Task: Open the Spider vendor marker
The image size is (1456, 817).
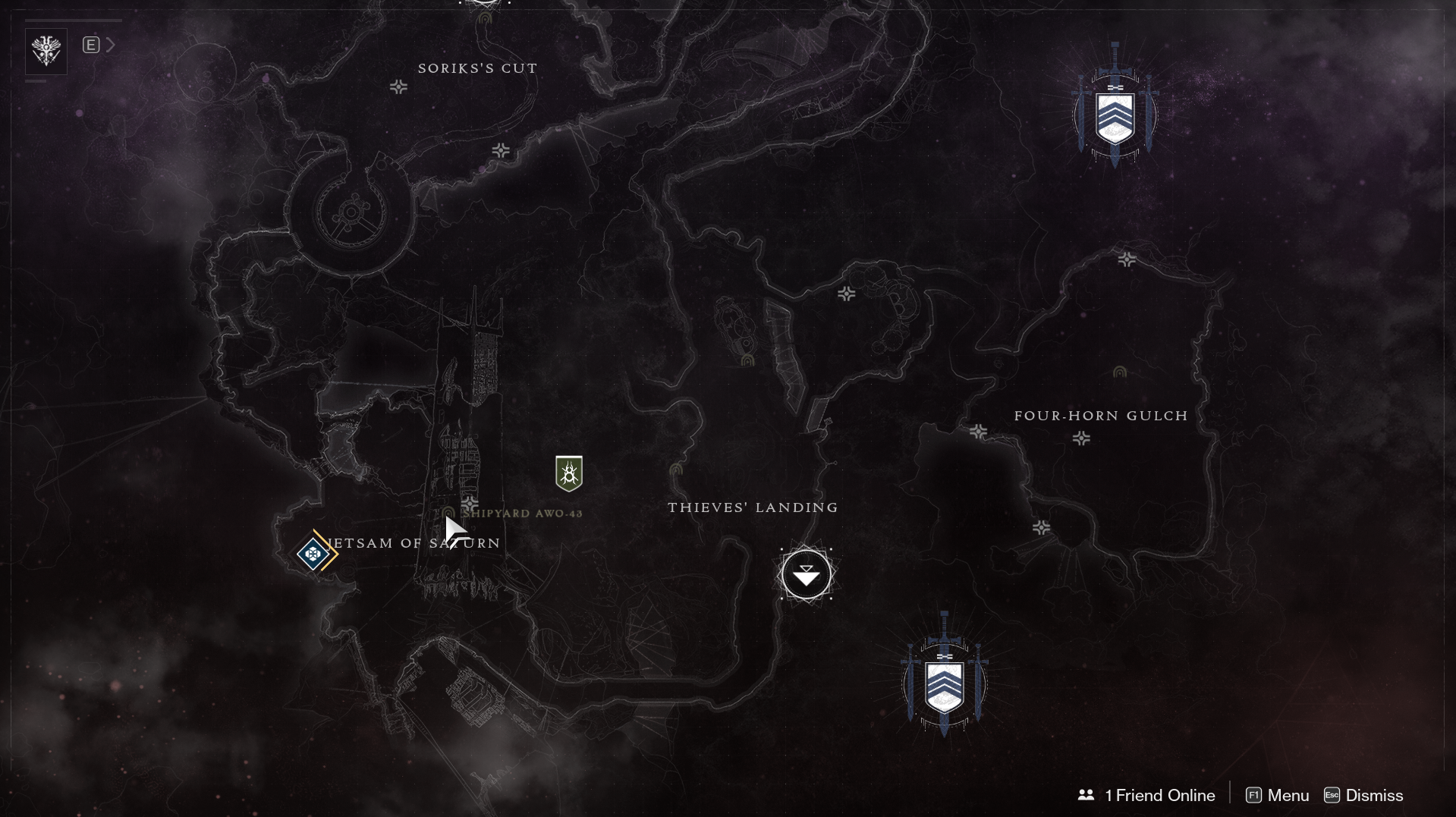Action: pos(568,473)
